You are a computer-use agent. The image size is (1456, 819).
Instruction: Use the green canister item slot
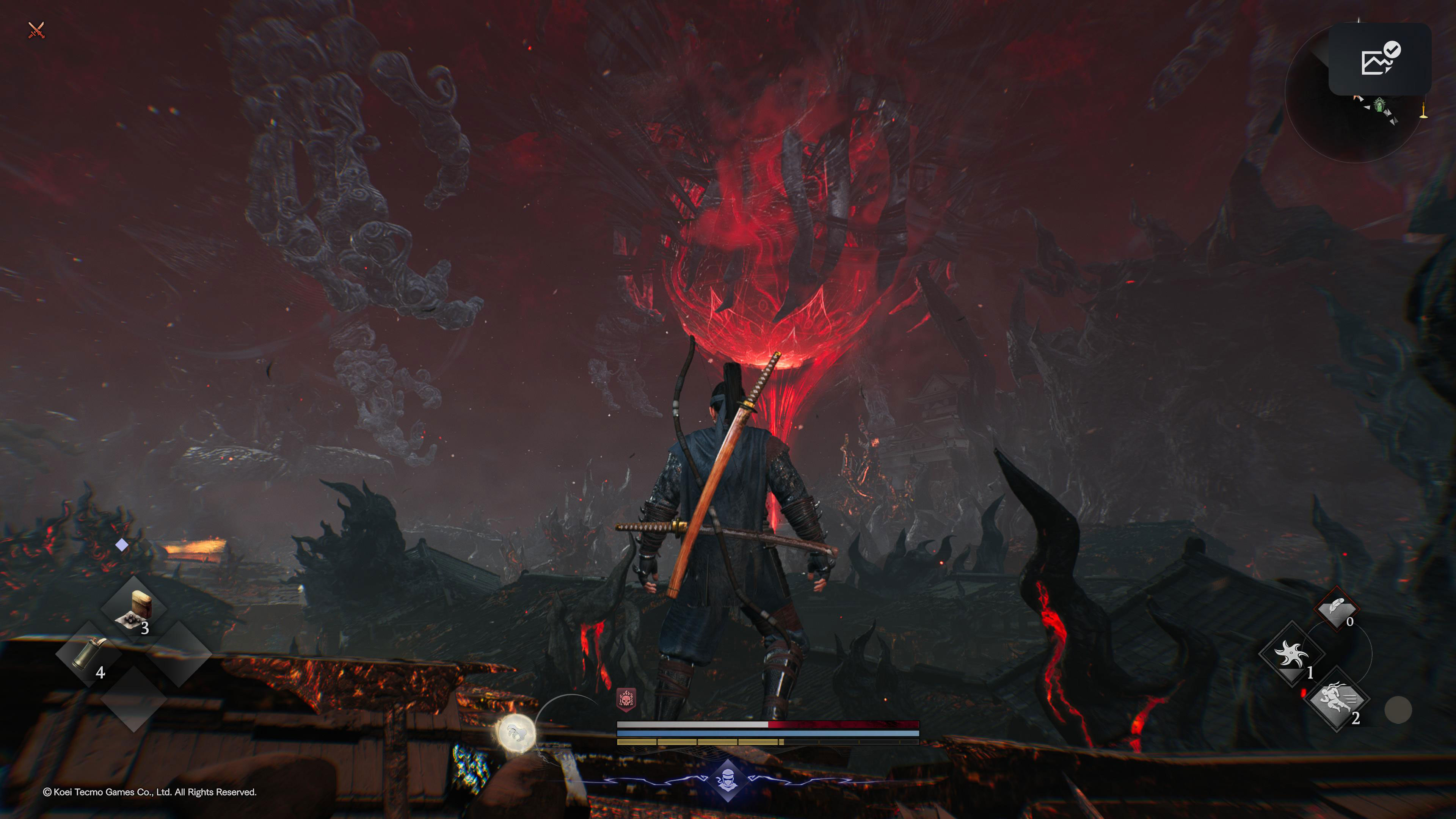tap(89, 654)
